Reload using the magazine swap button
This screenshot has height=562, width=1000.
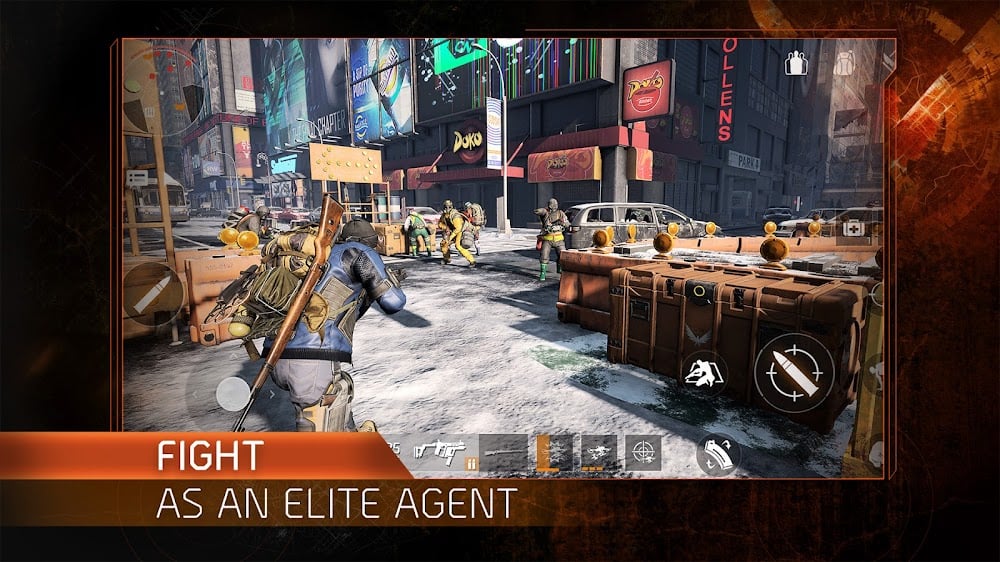(718, 454)
